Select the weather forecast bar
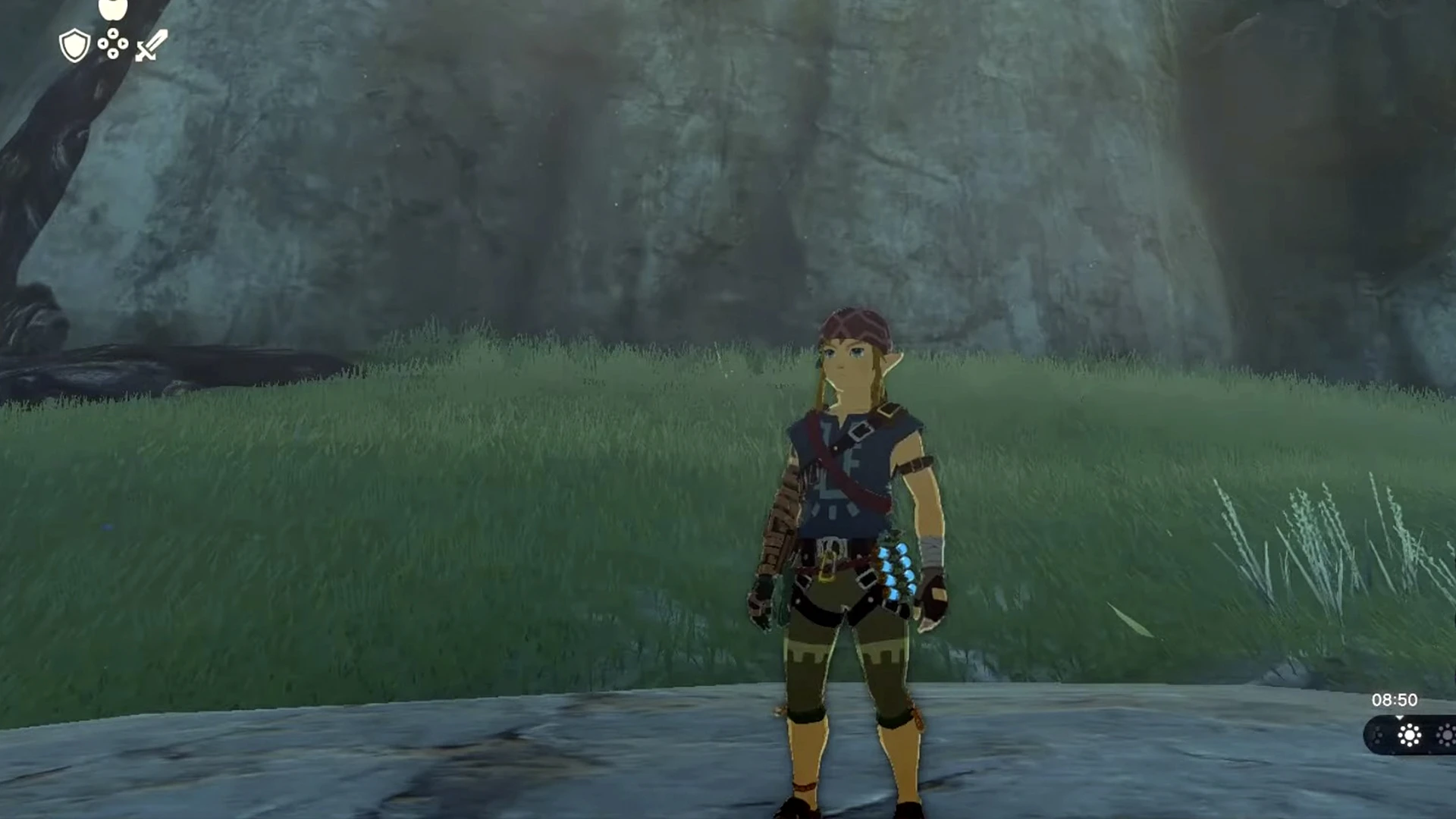The image size is (1456, 819). pos(1410,736)
